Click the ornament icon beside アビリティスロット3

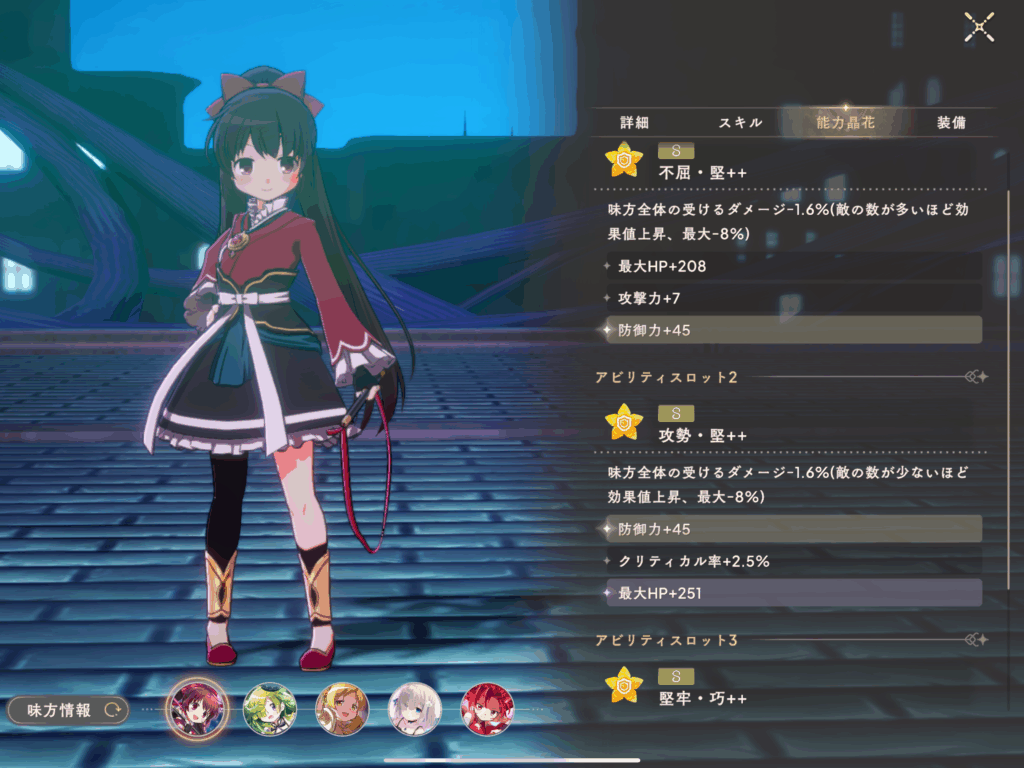[x=976, y=640]
